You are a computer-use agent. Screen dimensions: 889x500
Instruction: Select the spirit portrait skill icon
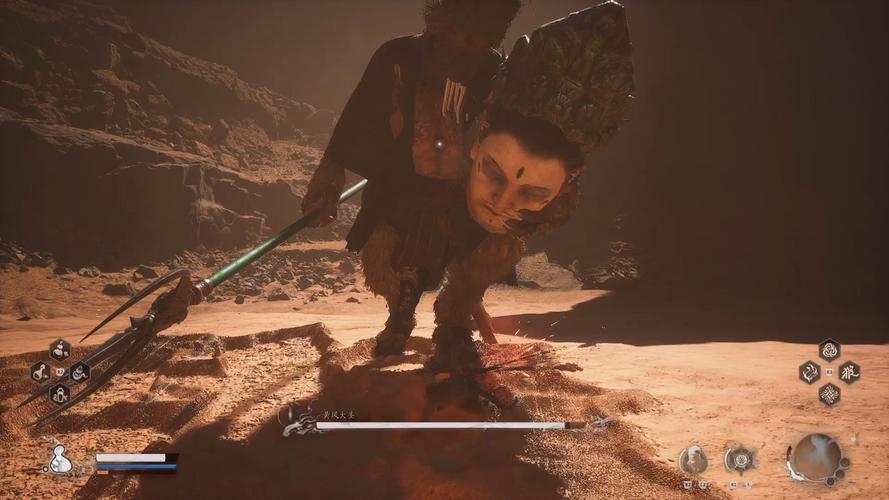(x=693, y=460)
